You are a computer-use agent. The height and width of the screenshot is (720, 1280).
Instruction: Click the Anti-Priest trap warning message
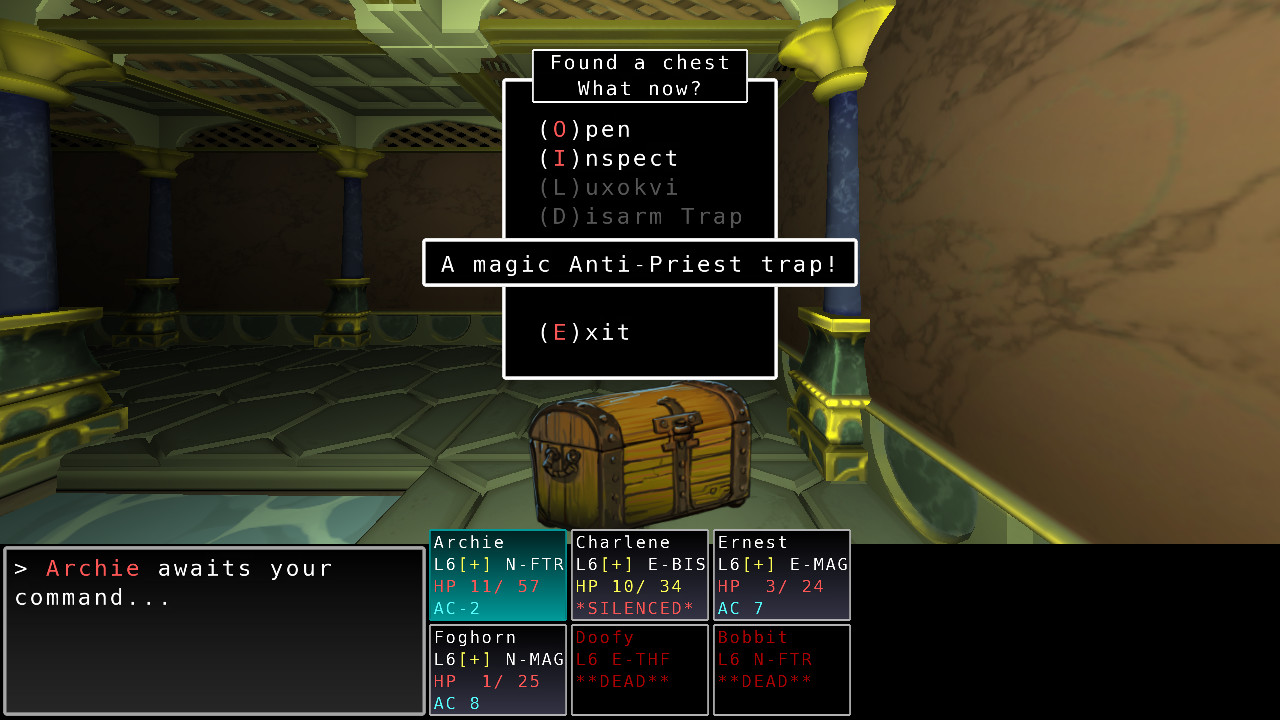pos(639,263)
